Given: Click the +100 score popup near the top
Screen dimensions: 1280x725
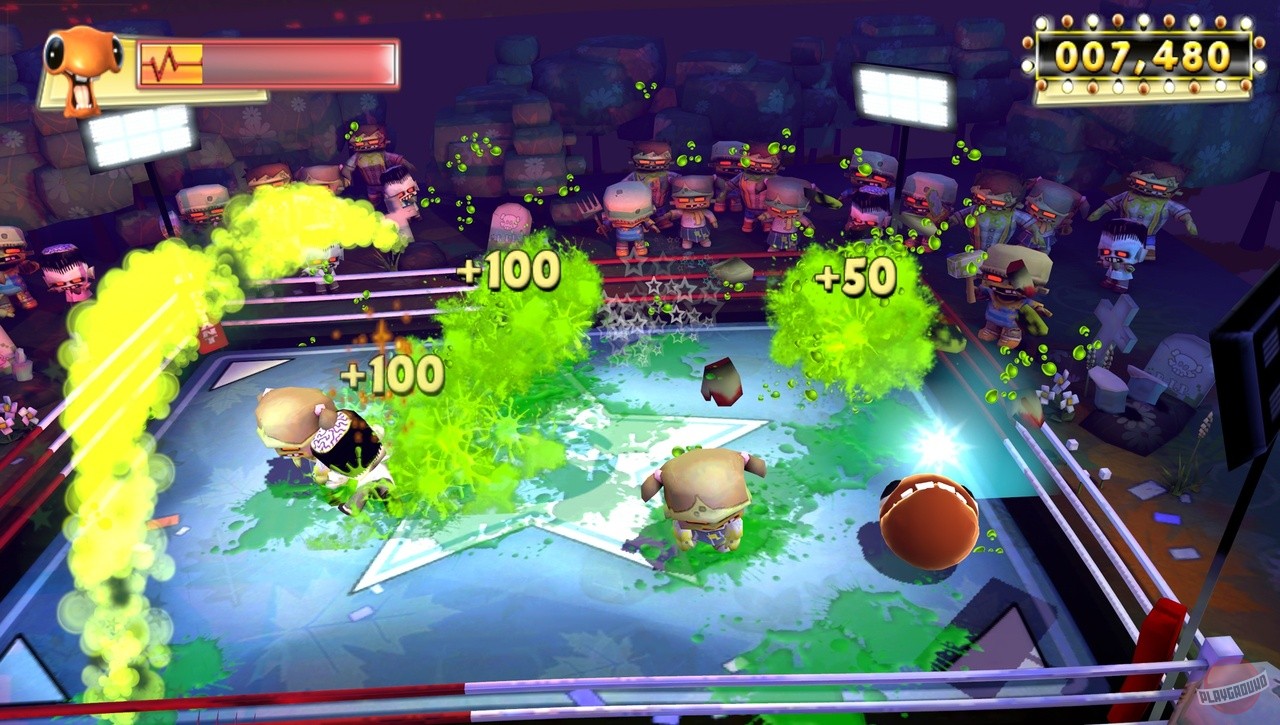Looking at the screenshot, I should click(508, 269).
